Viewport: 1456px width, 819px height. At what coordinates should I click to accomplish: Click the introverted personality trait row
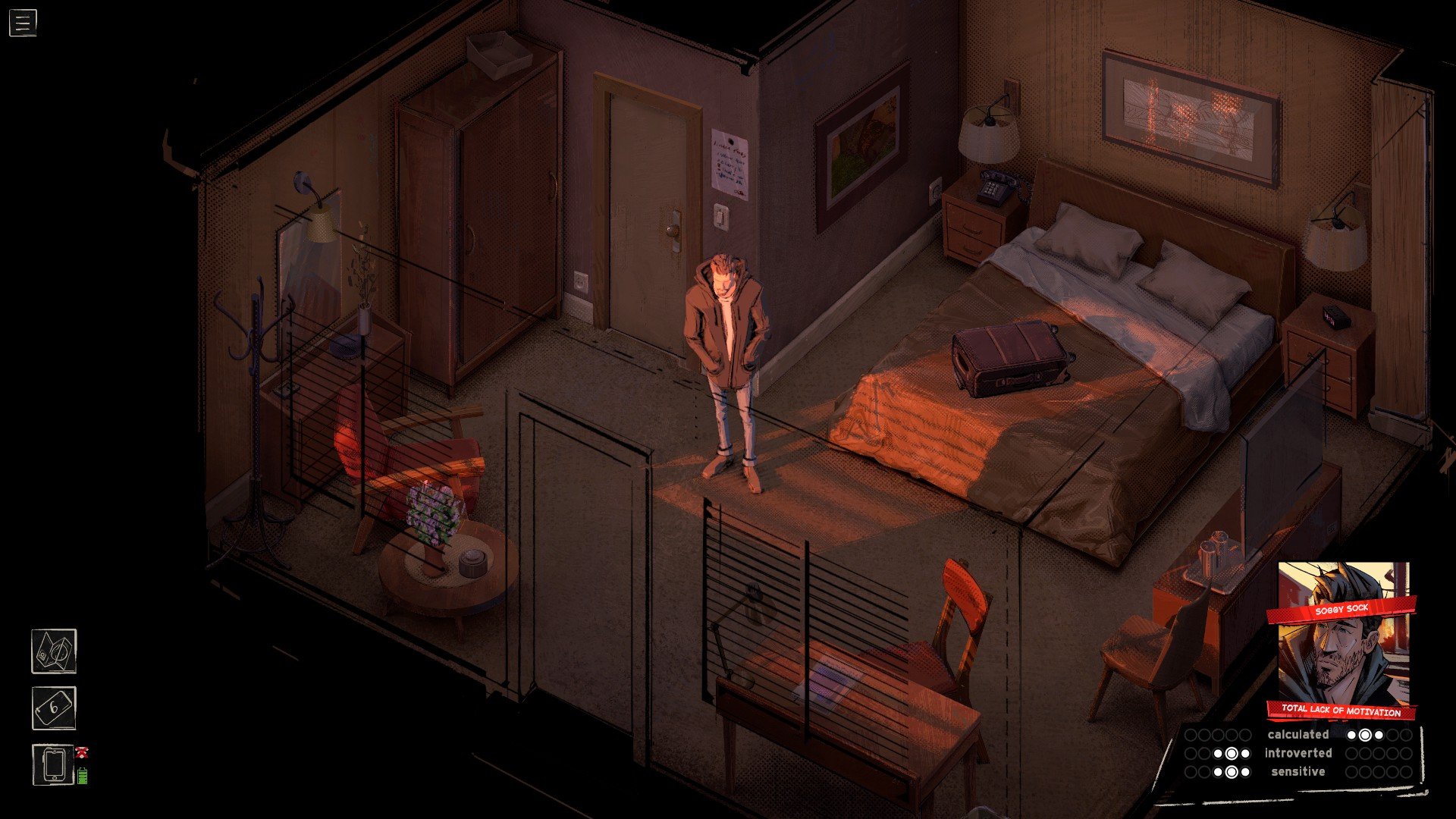pos(1298,753)
